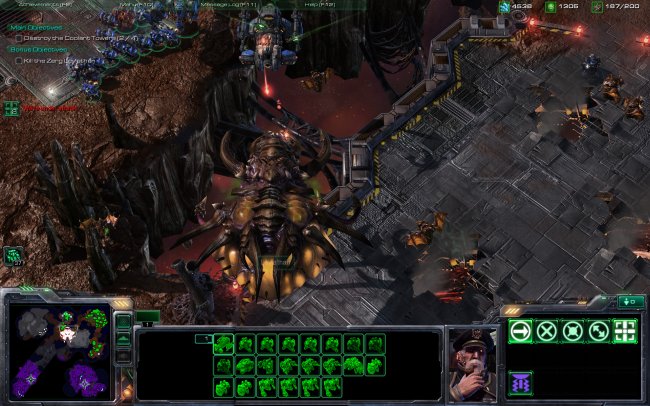Image resolution: width=650 pixels, height=406 pixels.
Task: Activate the Hold Position command
Action: pyautogui.click(x=572, y=331)
